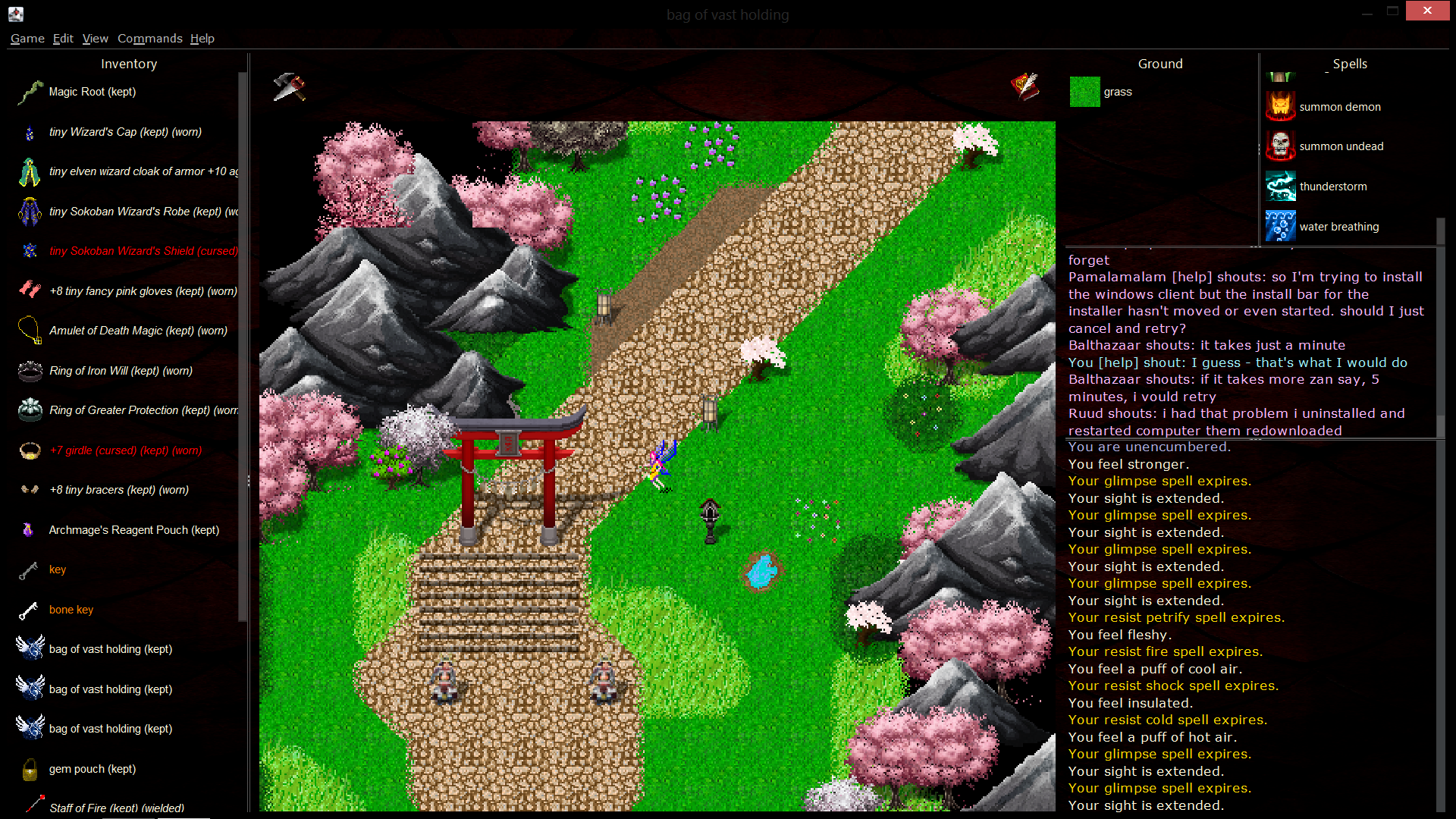Select the +8 tiny fancy pink gloves
This screenshot has height=819, width=1456.
point(143,291)
